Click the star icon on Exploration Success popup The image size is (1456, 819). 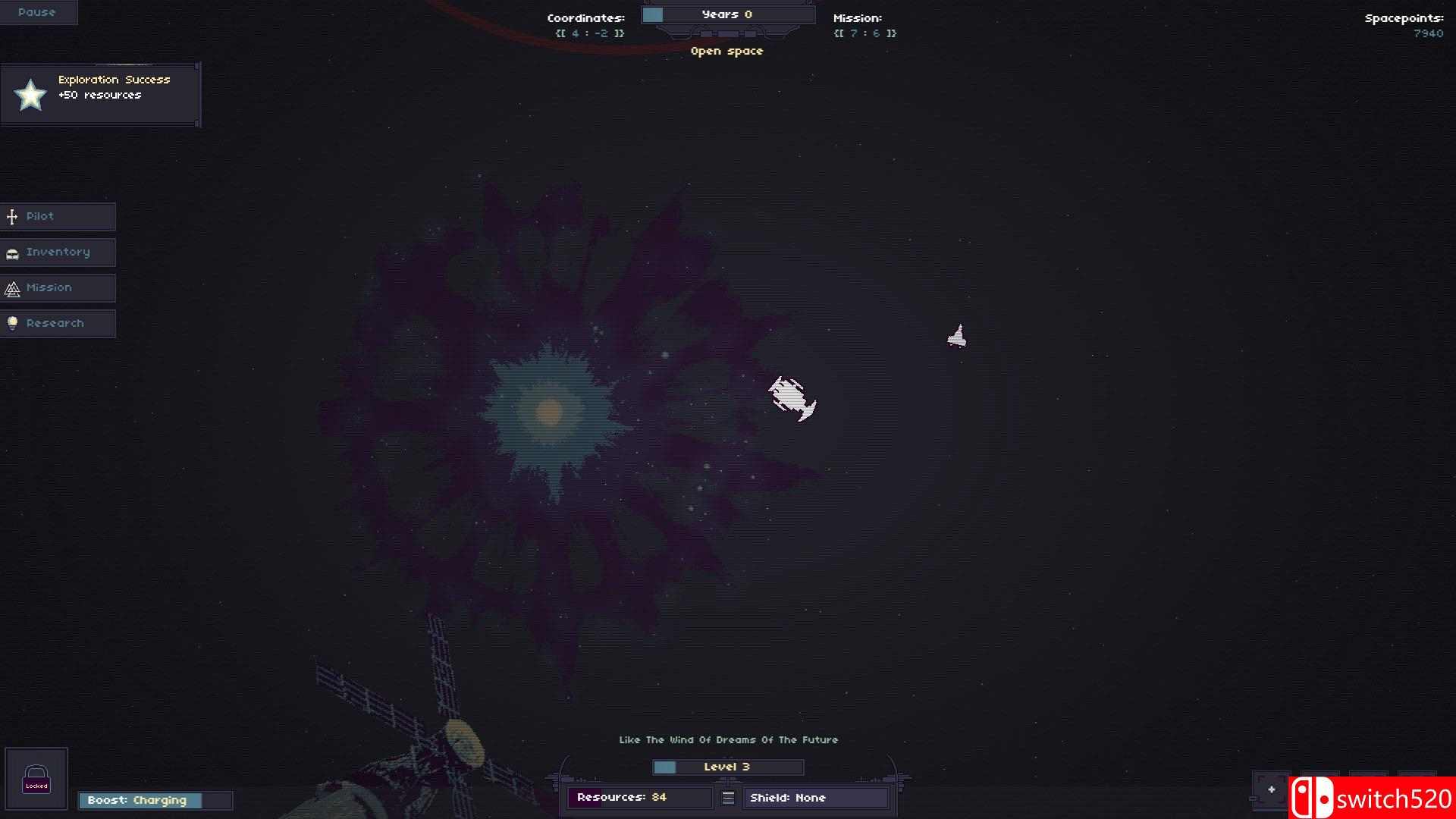29,95
